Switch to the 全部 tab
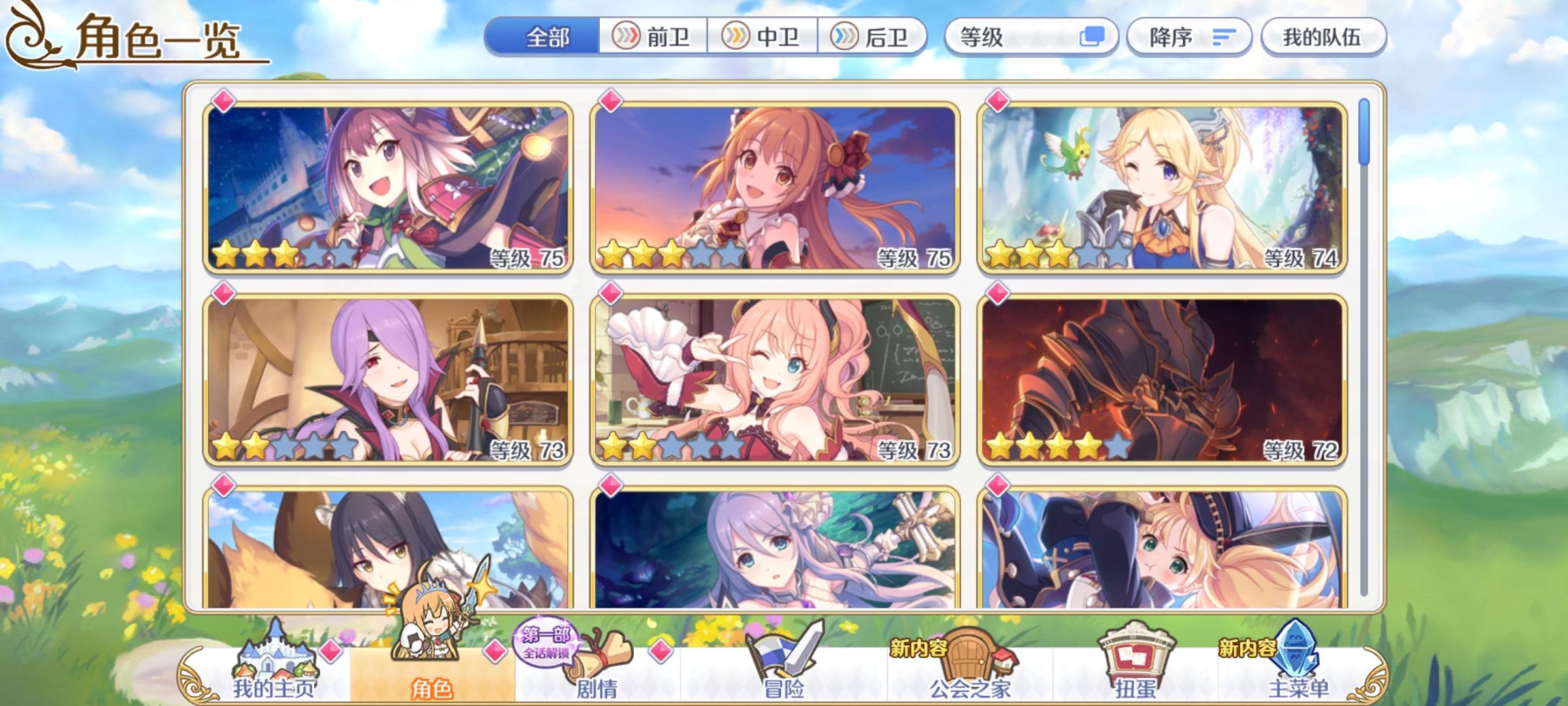 coord(547,37)
